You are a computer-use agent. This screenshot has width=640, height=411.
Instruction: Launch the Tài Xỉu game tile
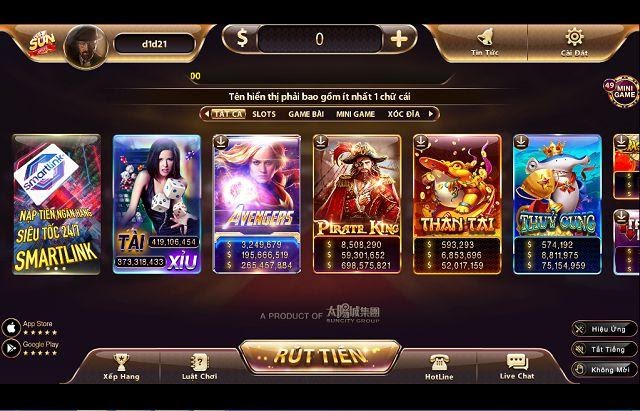coord(157,204)
